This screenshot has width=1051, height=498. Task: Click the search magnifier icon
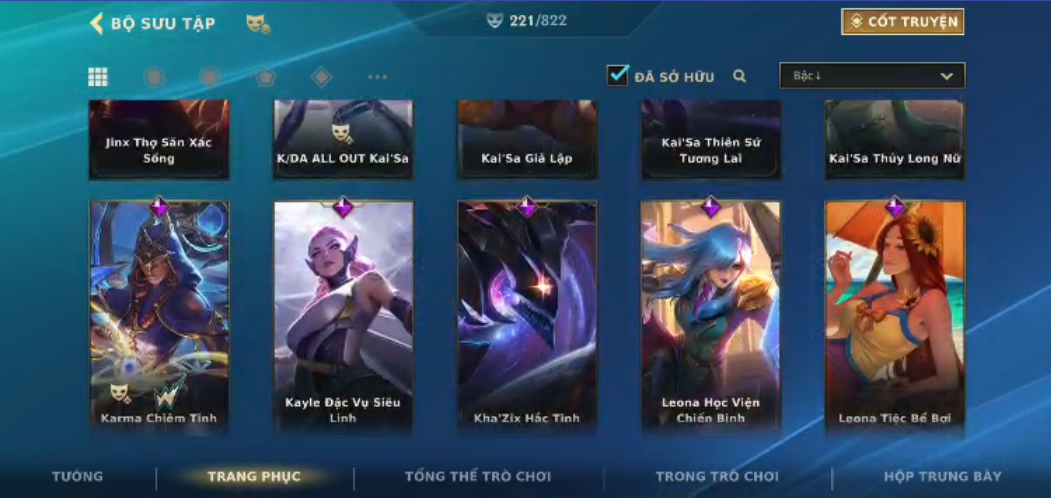point(740,76)
